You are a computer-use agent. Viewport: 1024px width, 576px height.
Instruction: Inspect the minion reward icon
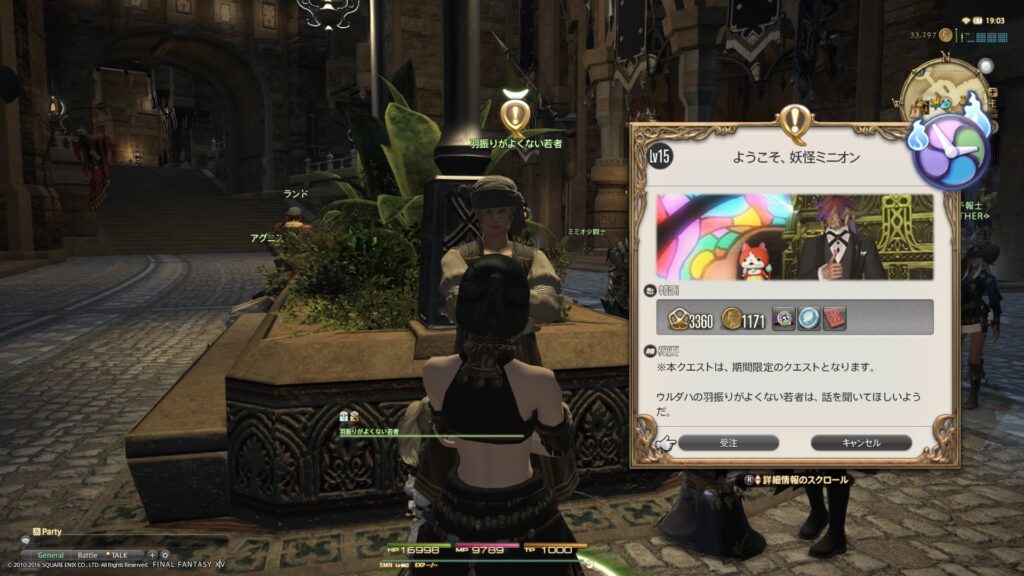785,318
